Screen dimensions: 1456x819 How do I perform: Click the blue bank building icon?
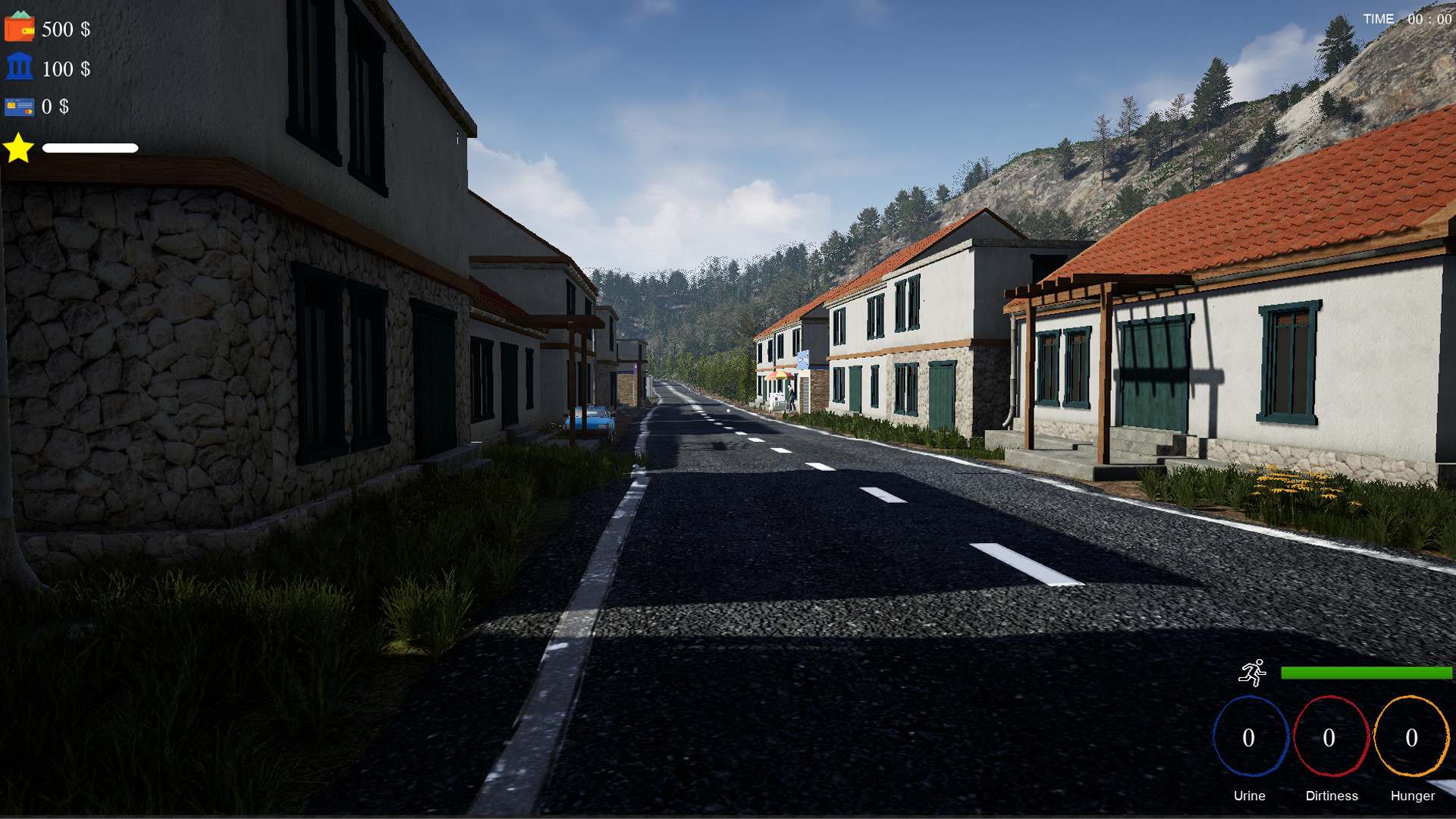(21, 69)
